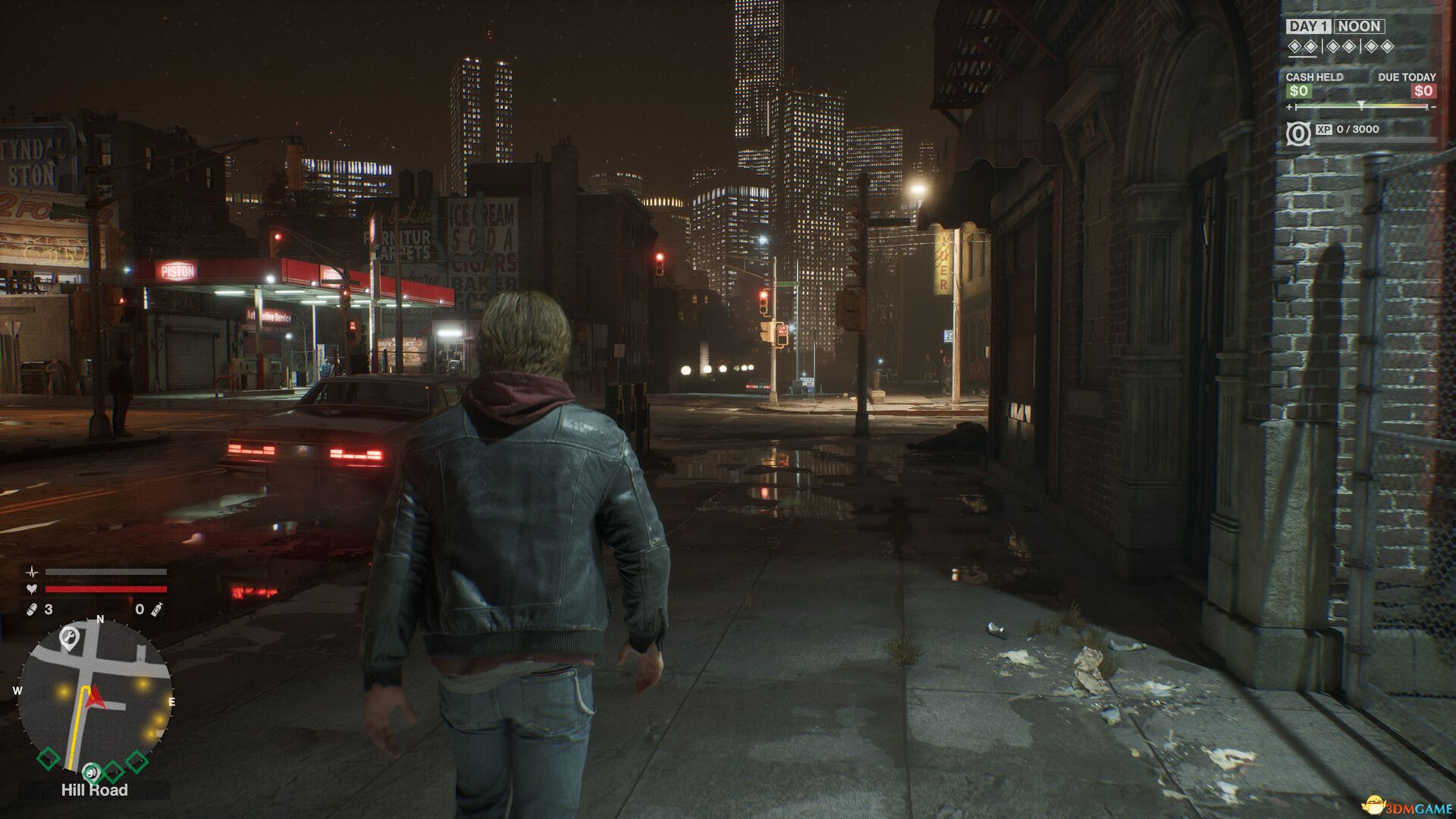Click the DAY 1 label
The image size is (1456, 819).
point(1308,27)
